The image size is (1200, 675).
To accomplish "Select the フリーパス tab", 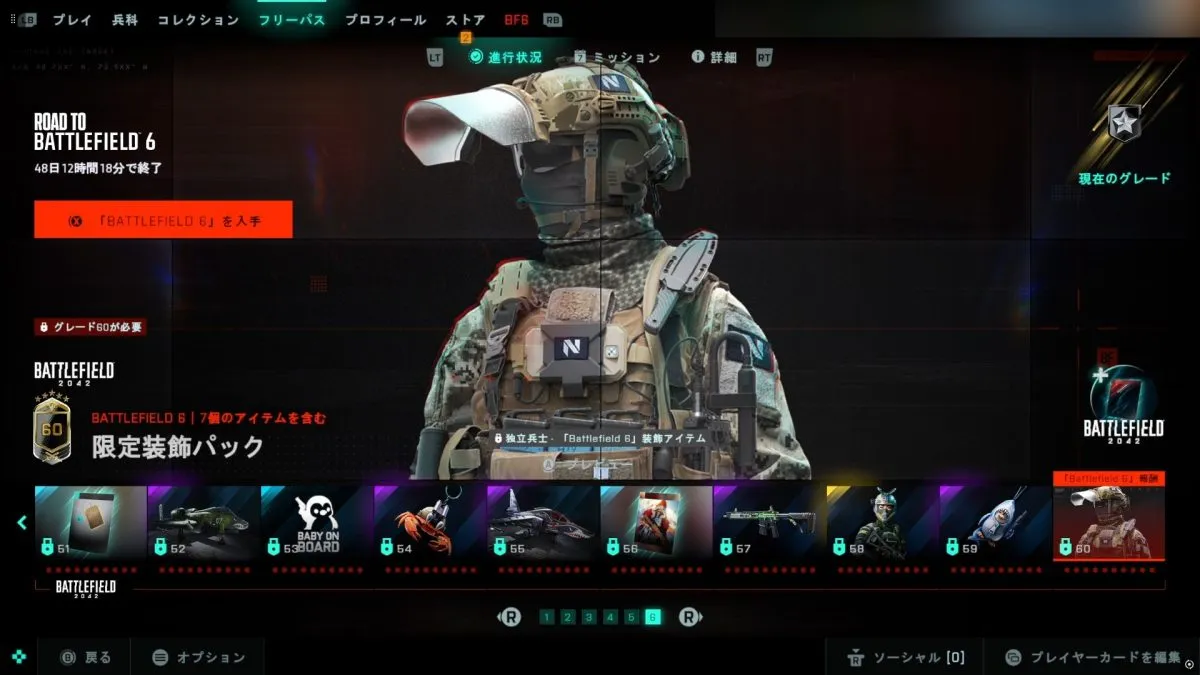I will coord(291,20).
